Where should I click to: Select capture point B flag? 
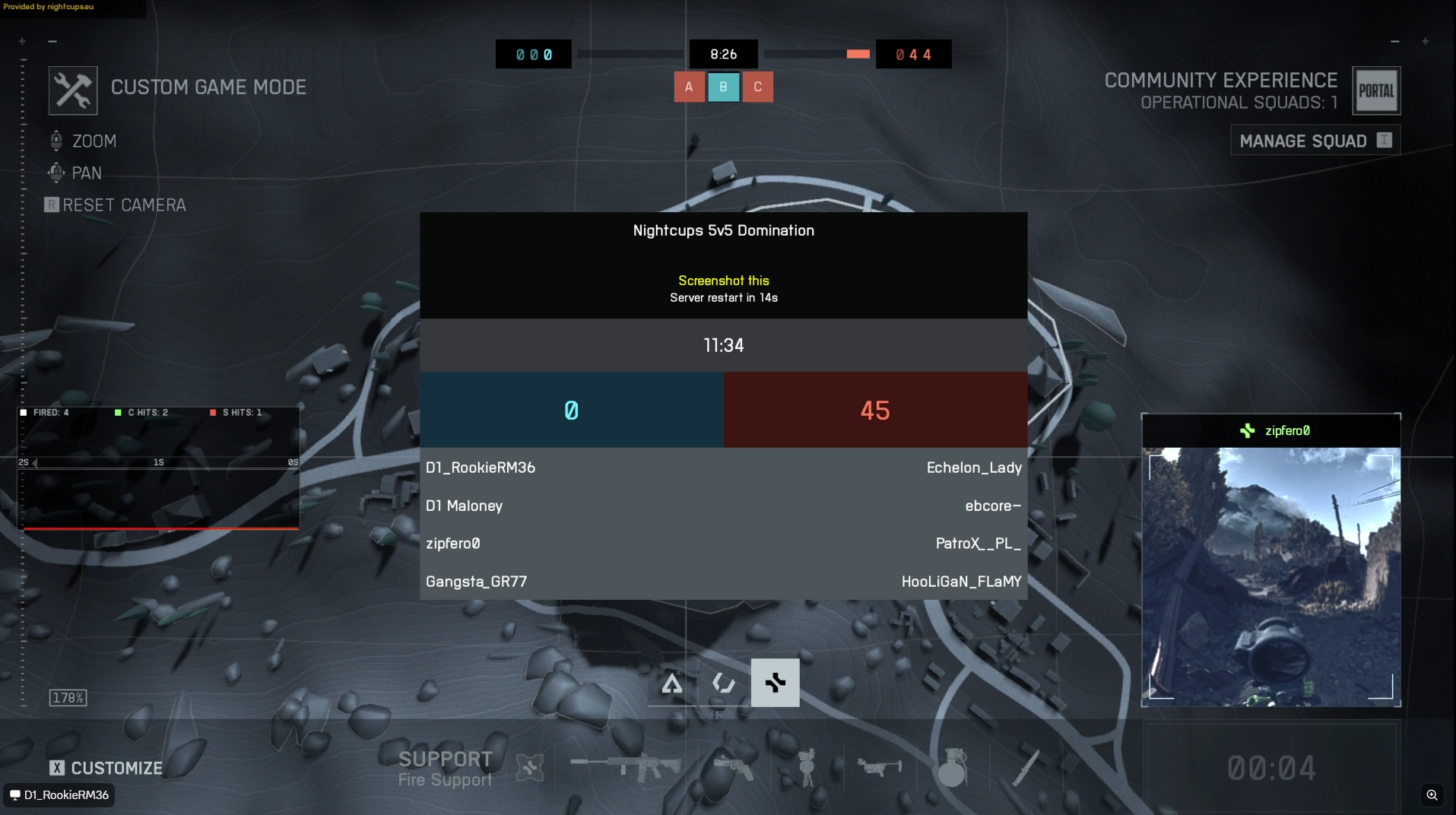click(x=723, y=87)
